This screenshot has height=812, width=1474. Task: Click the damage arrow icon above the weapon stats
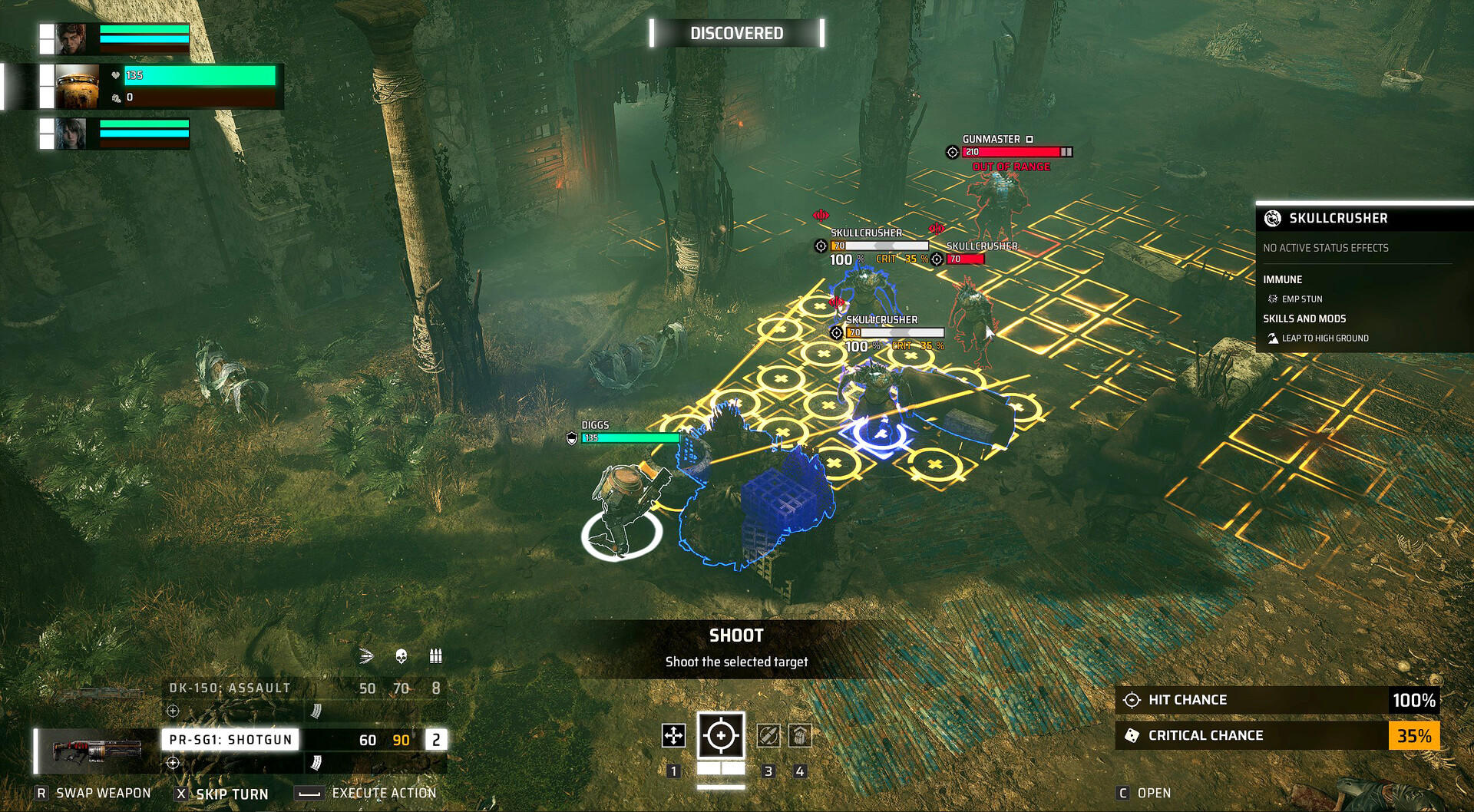click(x=366, y=656)
